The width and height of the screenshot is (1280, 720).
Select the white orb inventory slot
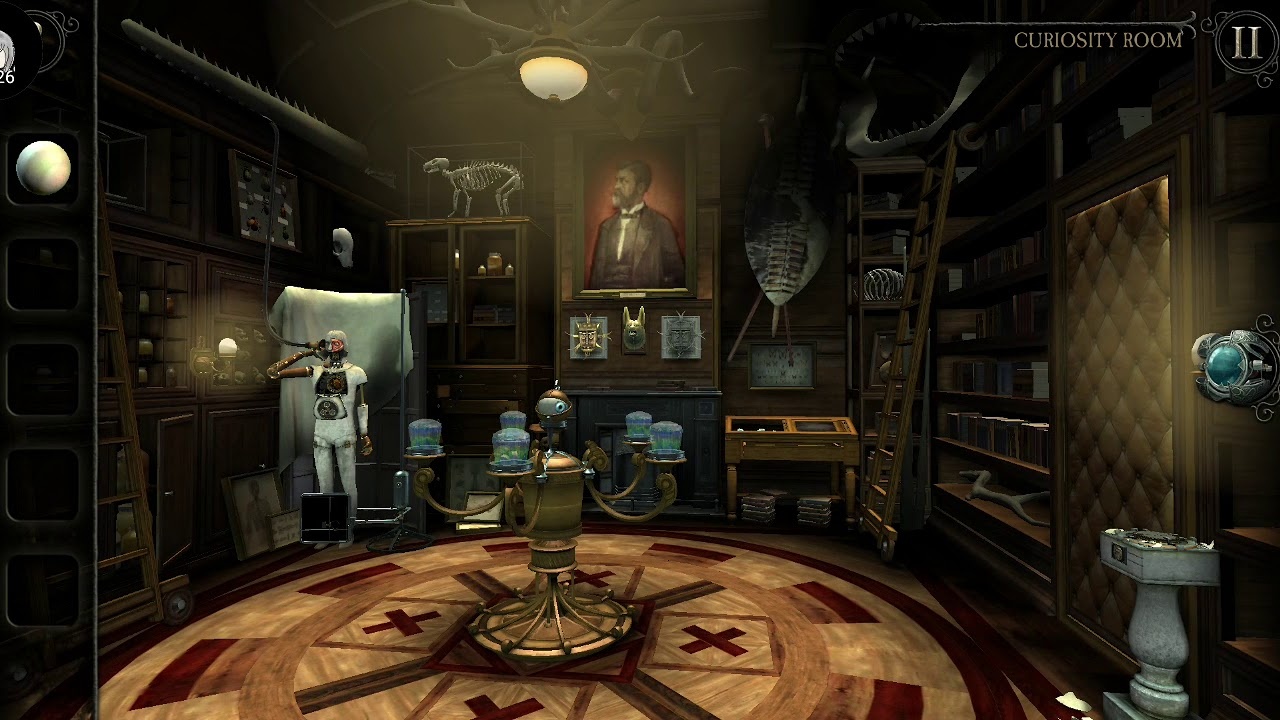coord(44,168)
